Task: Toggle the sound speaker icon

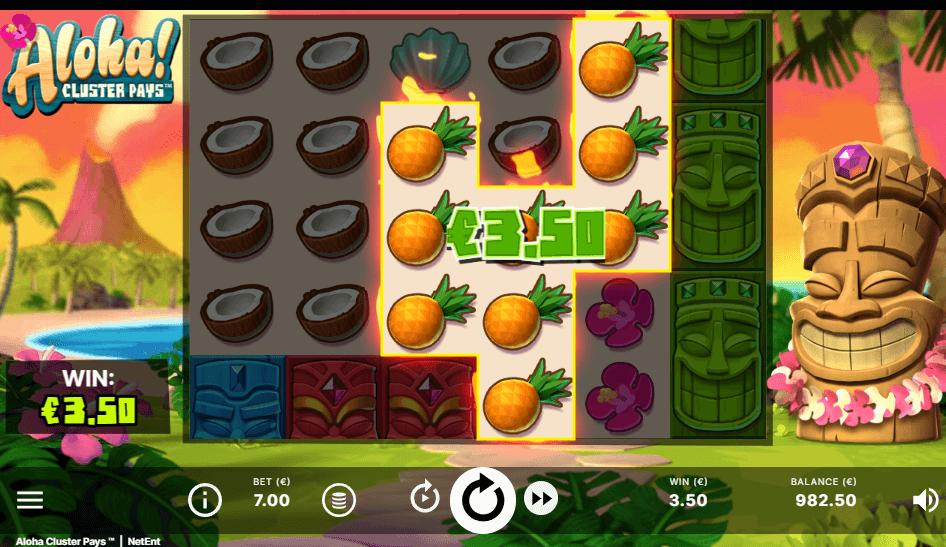Action: [926, 500]
